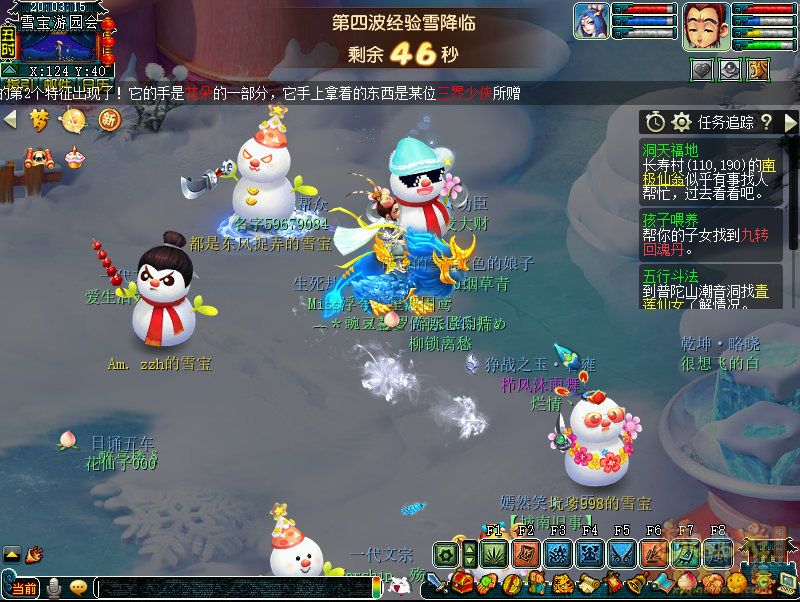The image size is (800, 602).
Task: Collapse the quest tracker with the arrow
Action: pos(790,122)
